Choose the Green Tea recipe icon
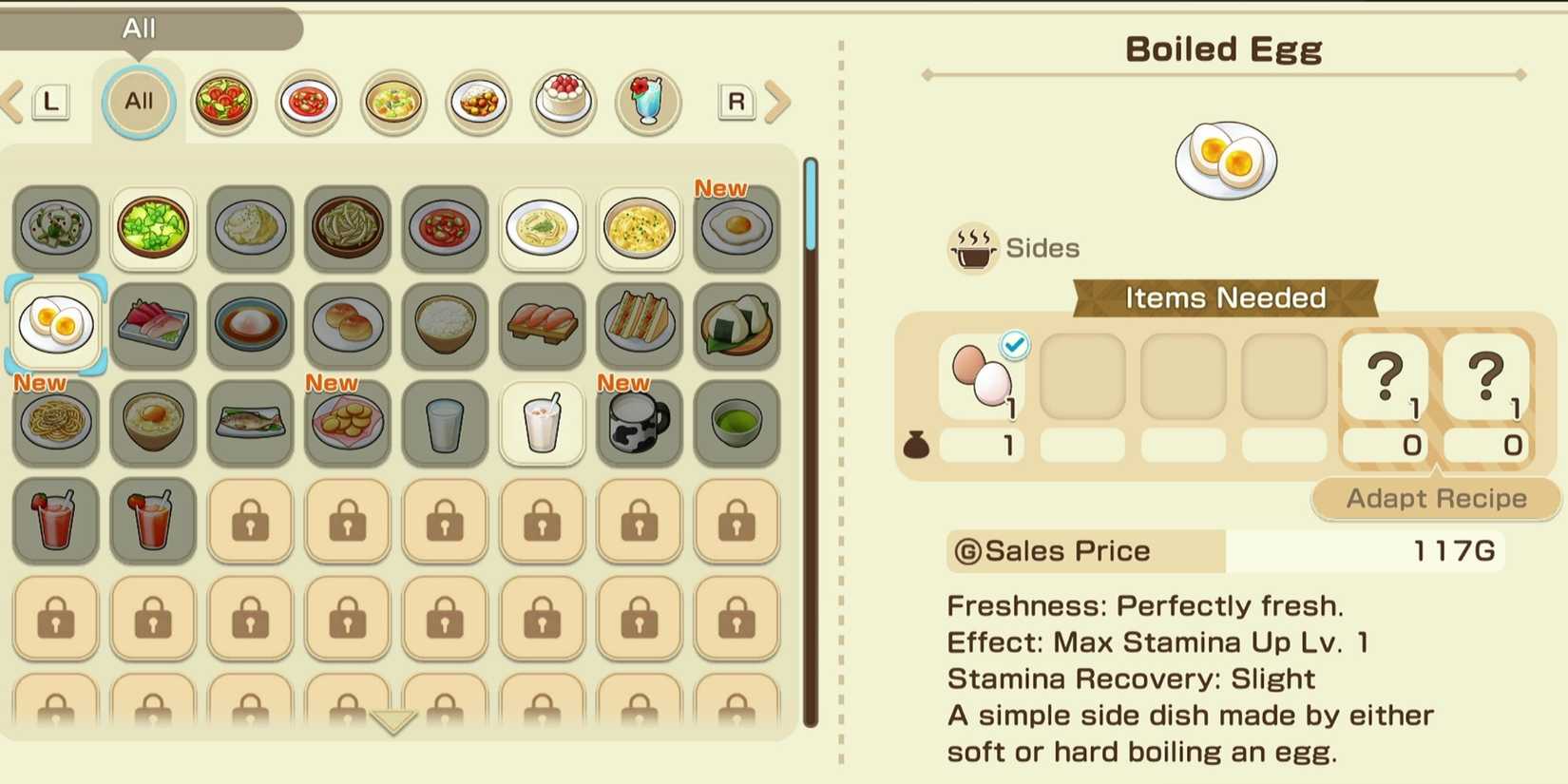This screenshot has height=784, width=1568. pos(736,424)
